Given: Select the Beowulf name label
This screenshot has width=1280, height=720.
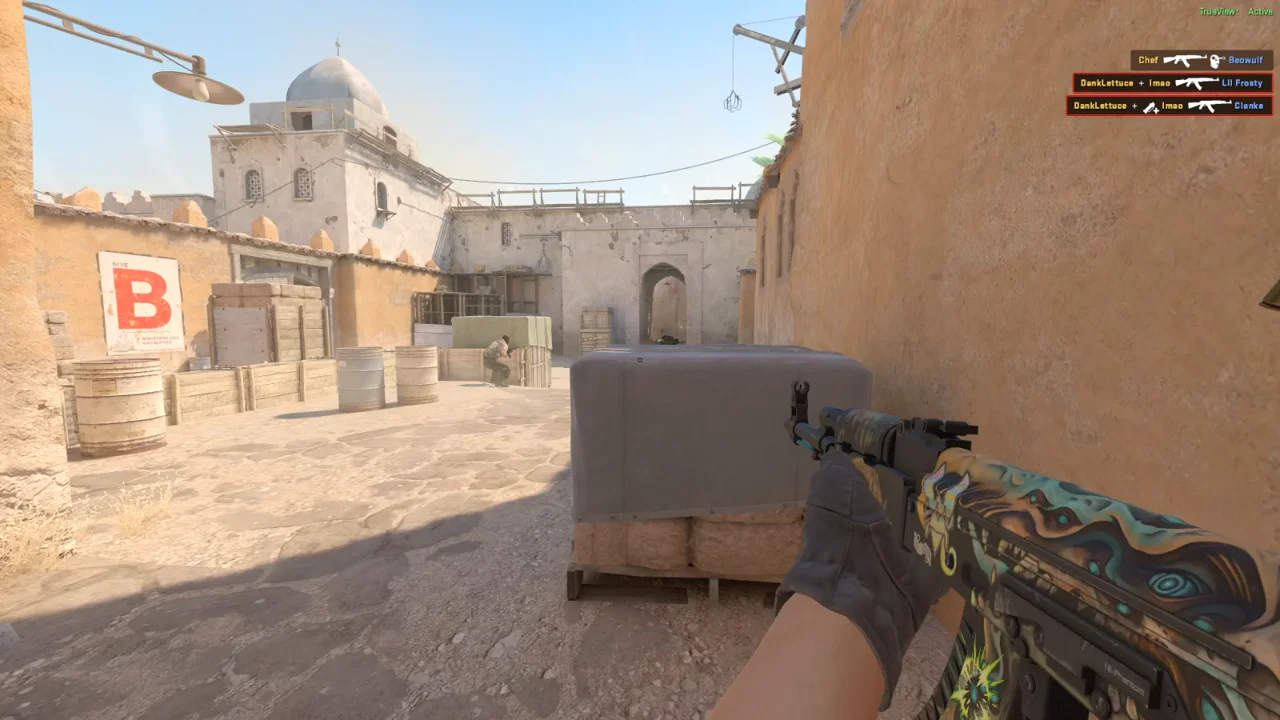Looking at the screenshot, I should (1245, 60).
